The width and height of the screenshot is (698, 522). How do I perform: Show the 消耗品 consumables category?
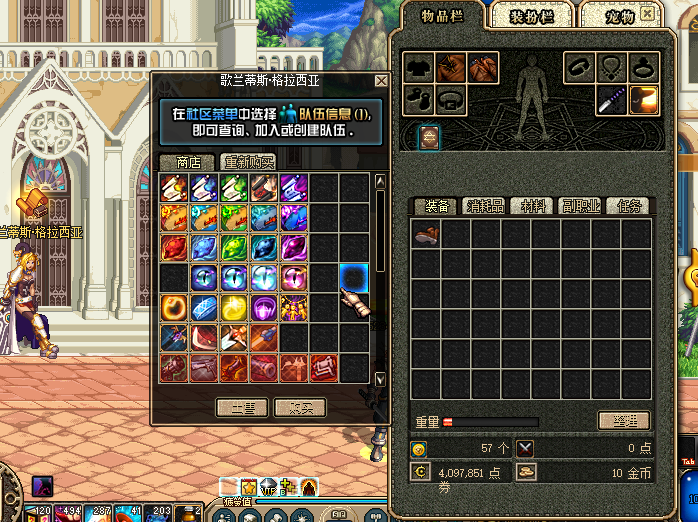tap(484, 206)
